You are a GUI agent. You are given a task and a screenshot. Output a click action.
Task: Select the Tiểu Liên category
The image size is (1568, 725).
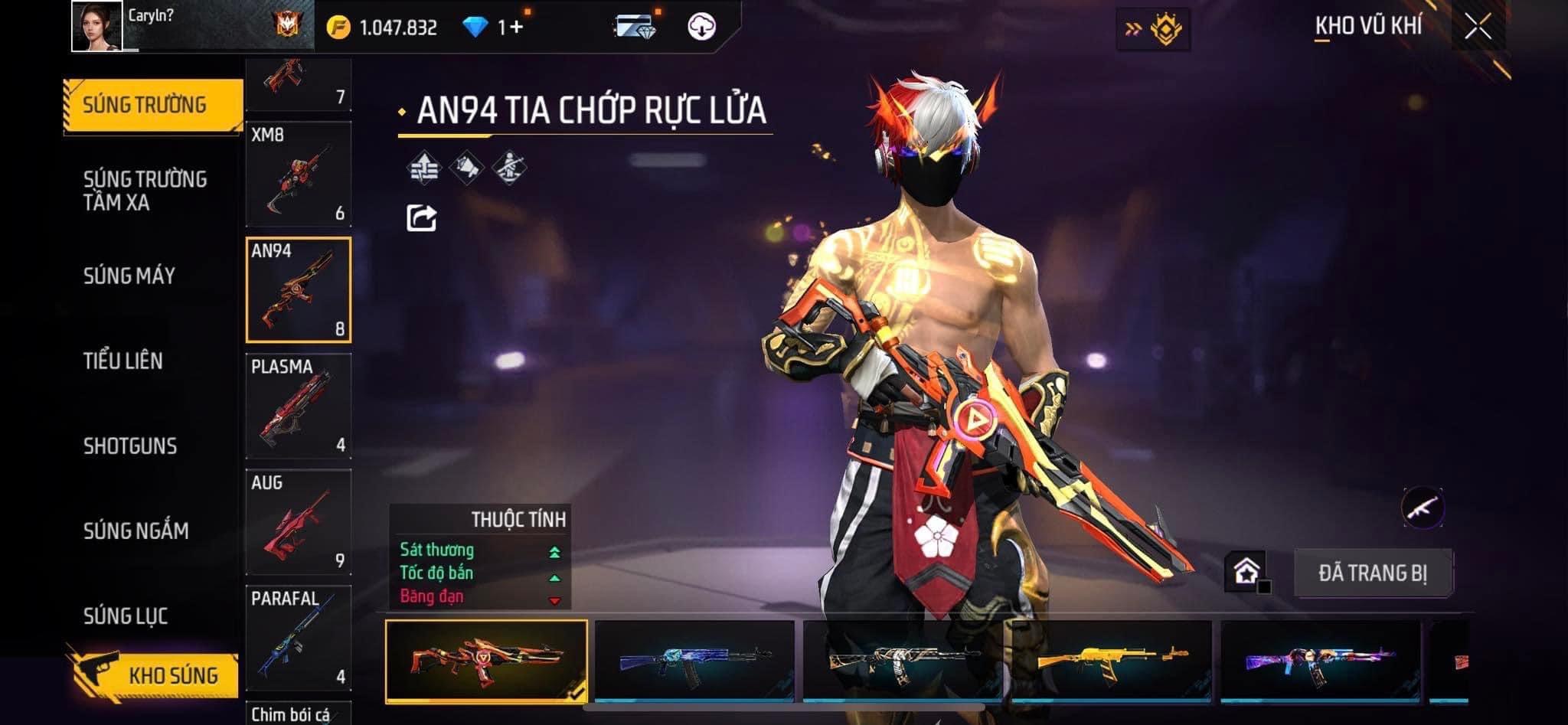(x=123, y=361)
